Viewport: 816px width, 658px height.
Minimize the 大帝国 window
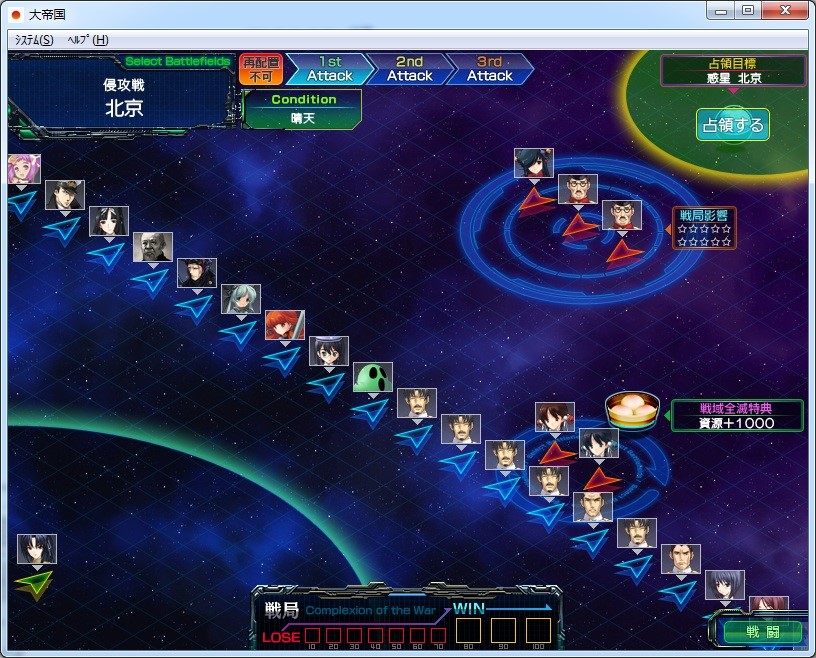coord(721,10)
